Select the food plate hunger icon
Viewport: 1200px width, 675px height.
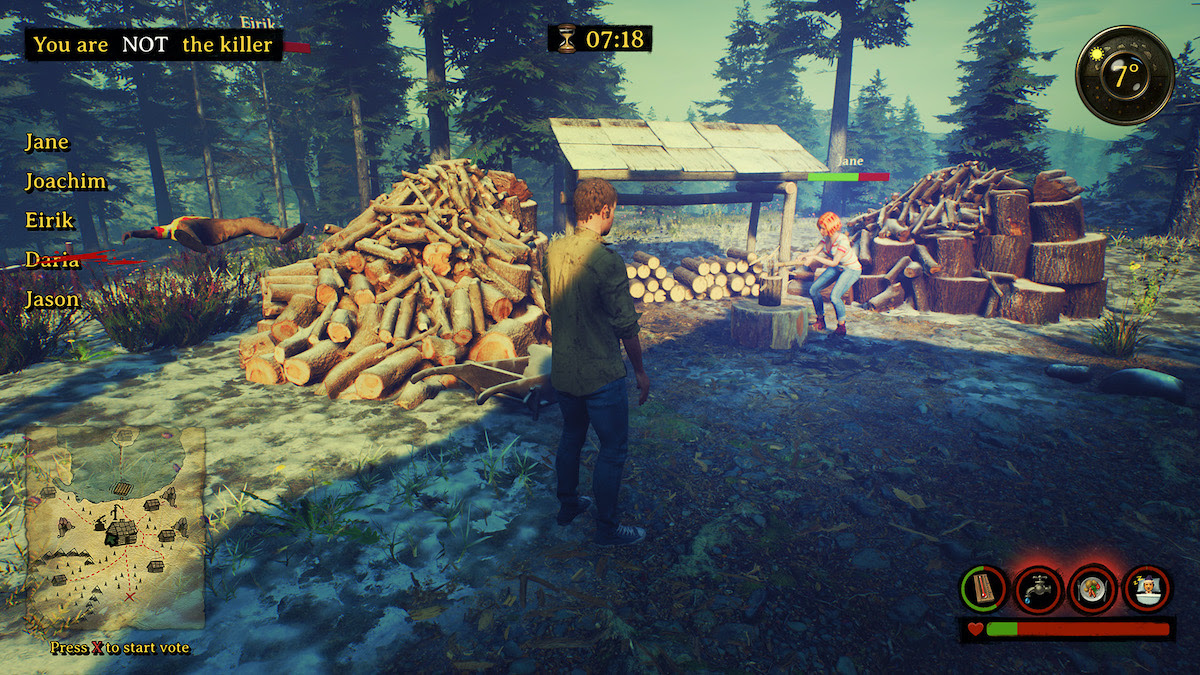(x=1092, y=589)
